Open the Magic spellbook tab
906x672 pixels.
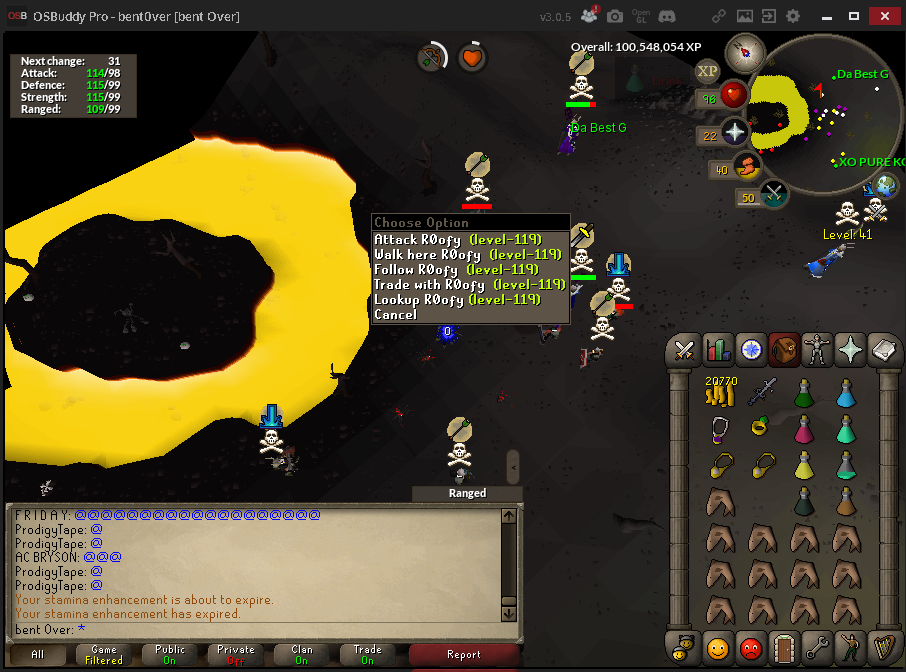(885, 350)
